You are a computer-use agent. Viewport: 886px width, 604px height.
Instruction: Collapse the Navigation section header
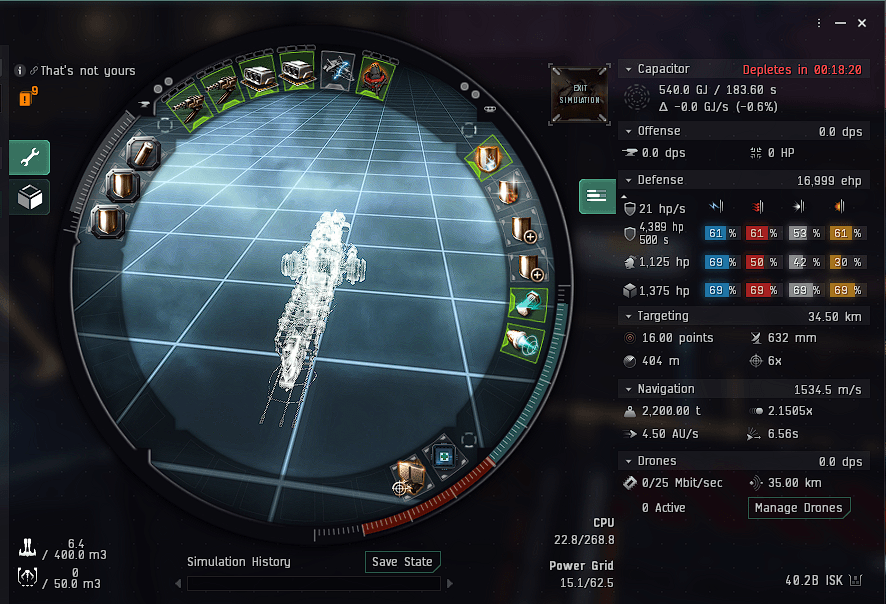point(628,389)
